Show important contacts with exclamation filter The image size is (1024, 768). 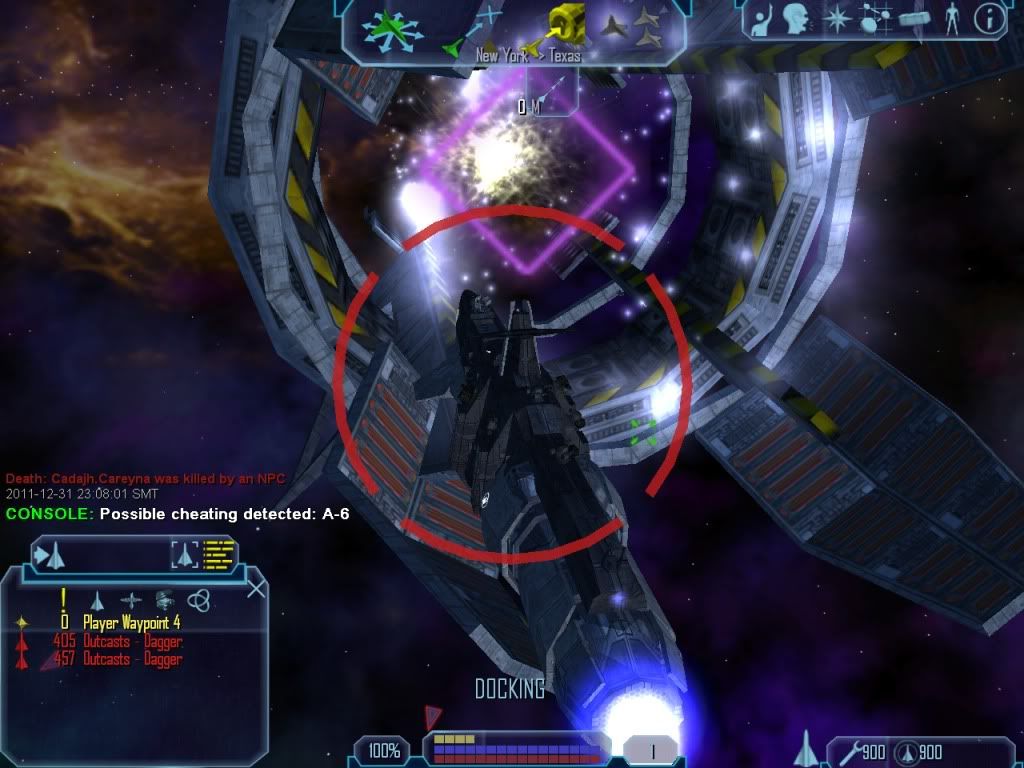pyautogui.click(x=63, y=599)
